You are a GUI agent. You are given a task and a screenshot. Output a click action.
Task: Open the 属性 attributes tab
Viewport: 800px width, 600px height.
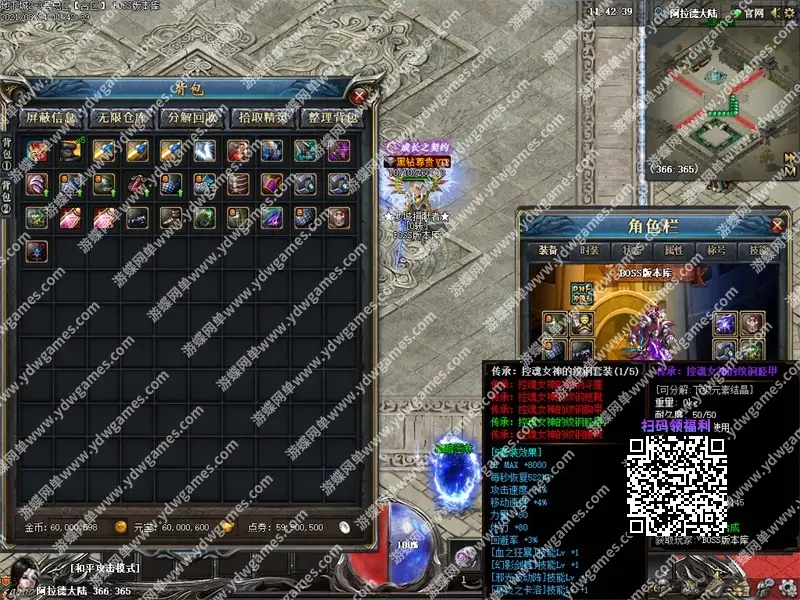click(673, 251)
